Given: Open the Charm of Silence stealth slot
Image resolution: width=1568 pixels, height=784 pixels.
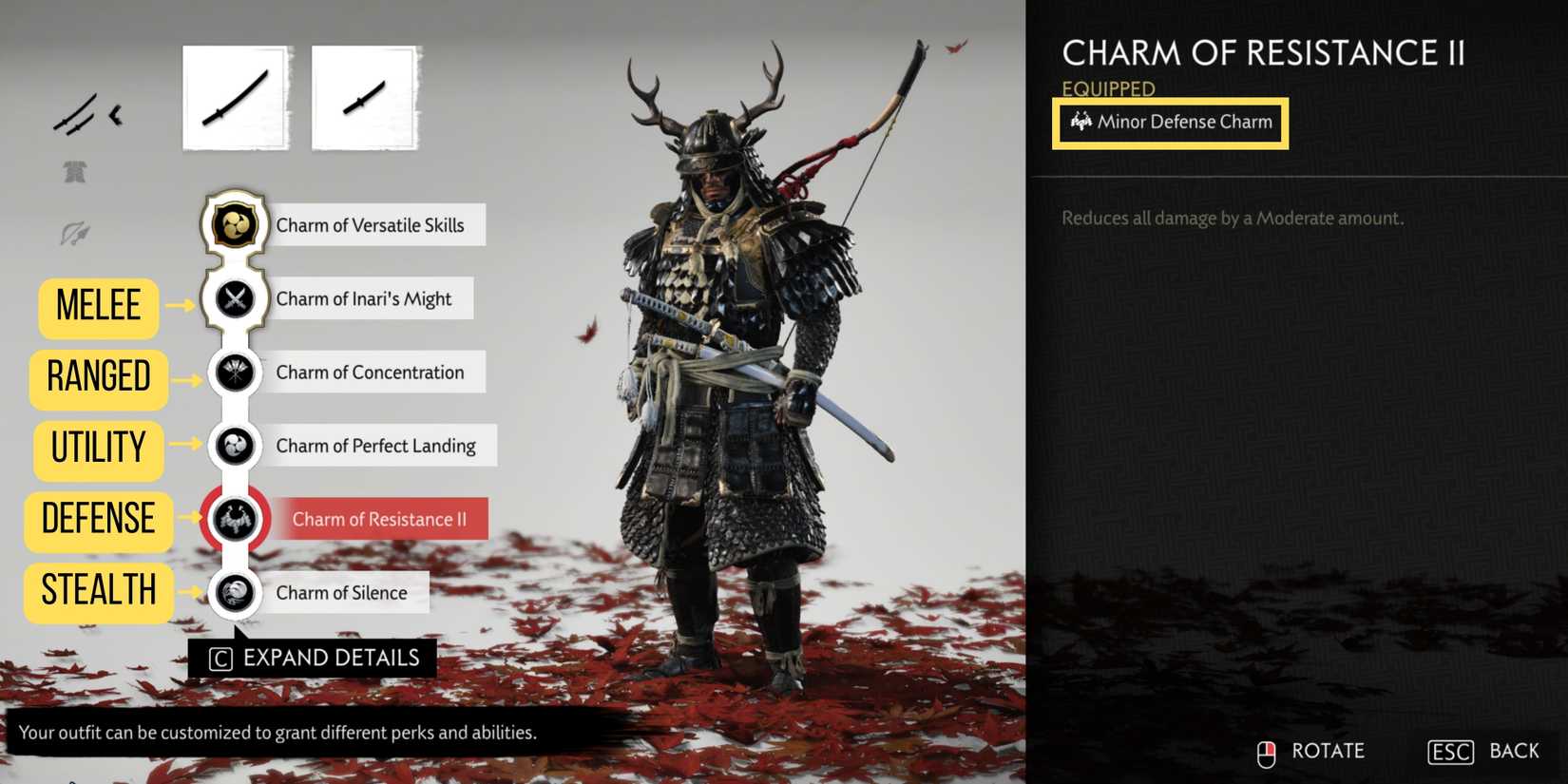Looking at the screenshot, I should pyautogui.click(x=235, y=592).
